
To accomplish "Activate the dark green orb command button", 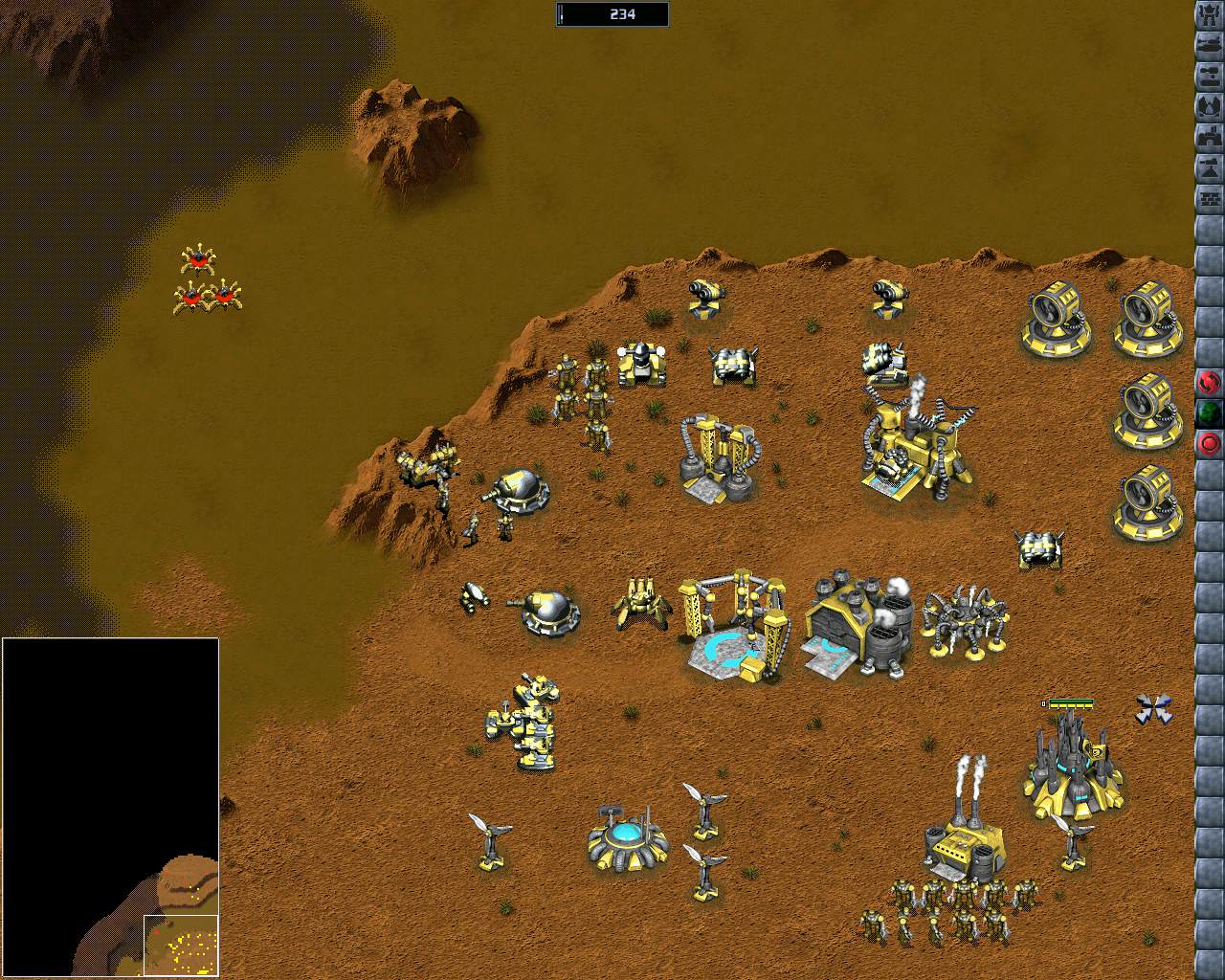I will pyautogui.click(x=1210, y=413).
